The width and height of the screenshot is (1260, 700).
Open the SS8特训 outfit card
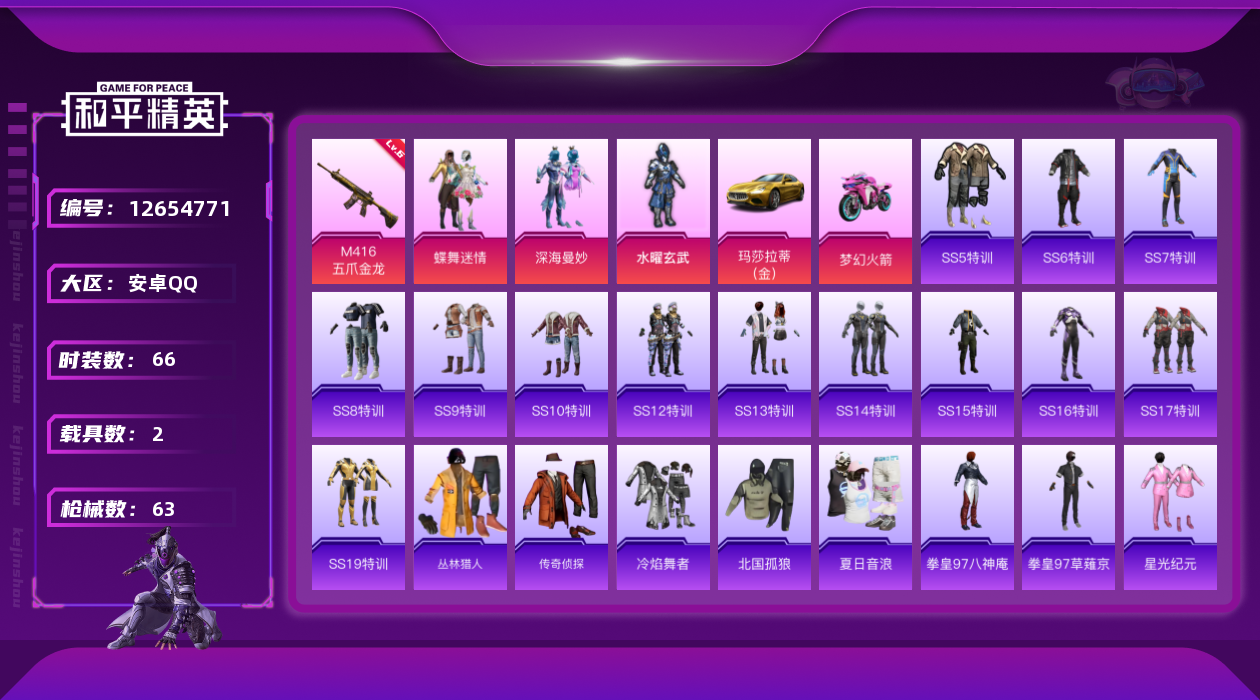[358, 364]
